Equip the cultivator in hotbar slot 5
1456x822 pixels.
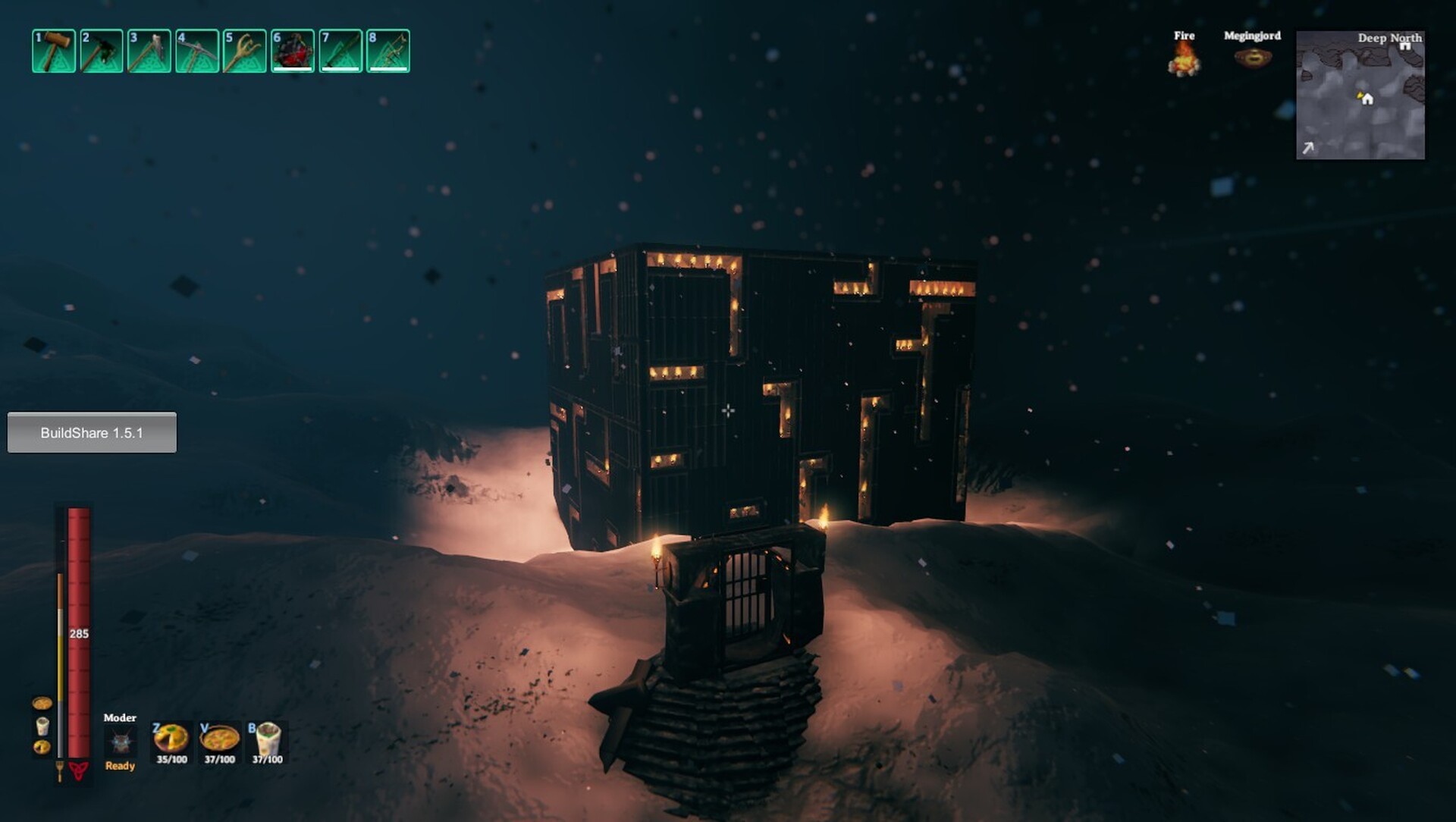coord(245,52)
